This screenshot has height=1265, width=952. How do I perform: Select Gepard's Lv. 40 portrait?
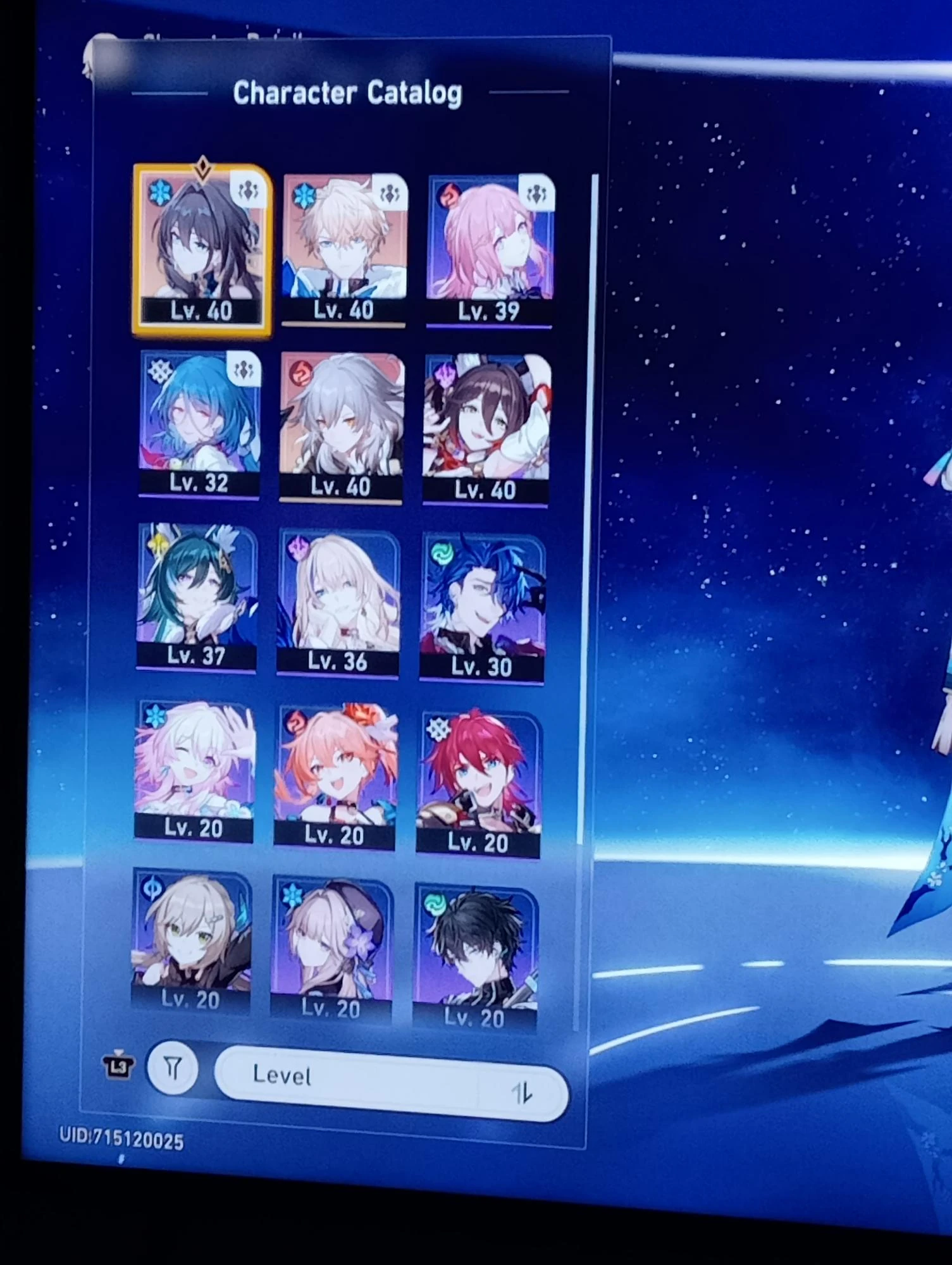345,244
